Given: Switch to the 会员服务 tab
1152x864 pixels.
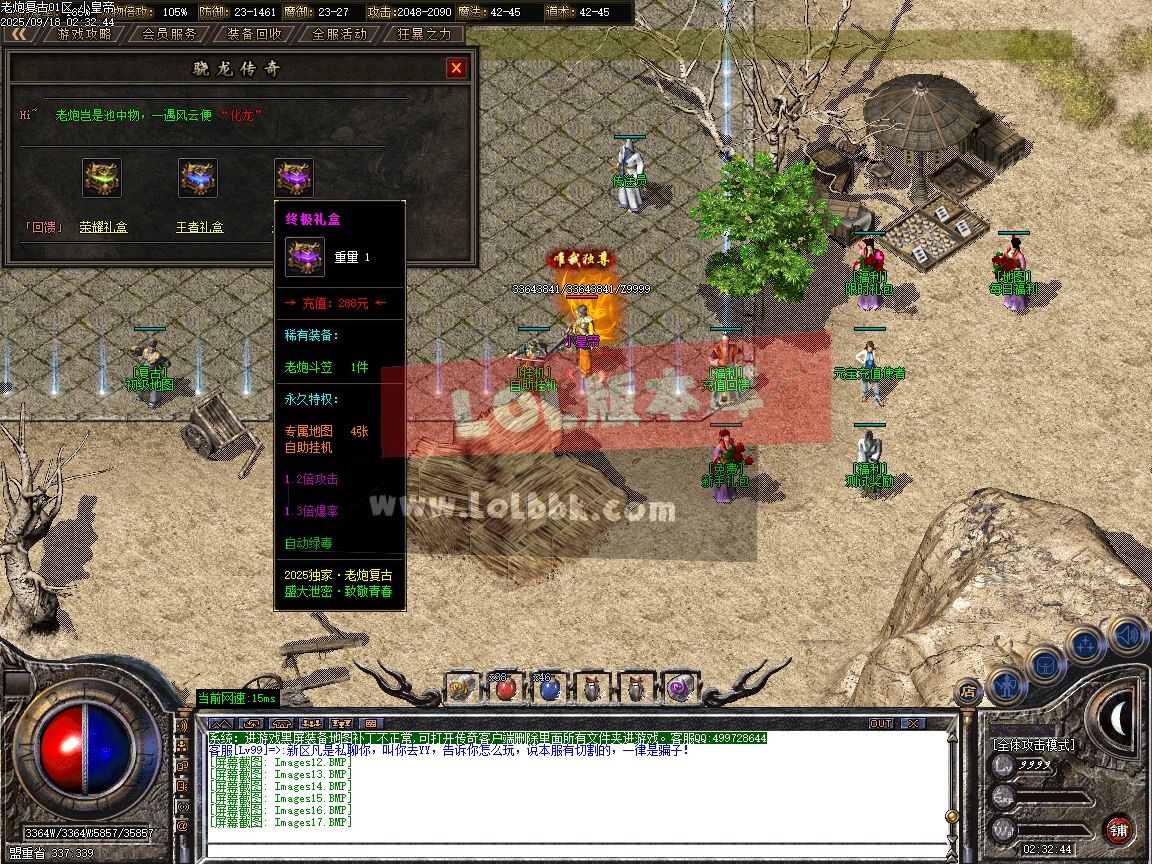Looking at the screenshot, I should click(x=169, y=33).
